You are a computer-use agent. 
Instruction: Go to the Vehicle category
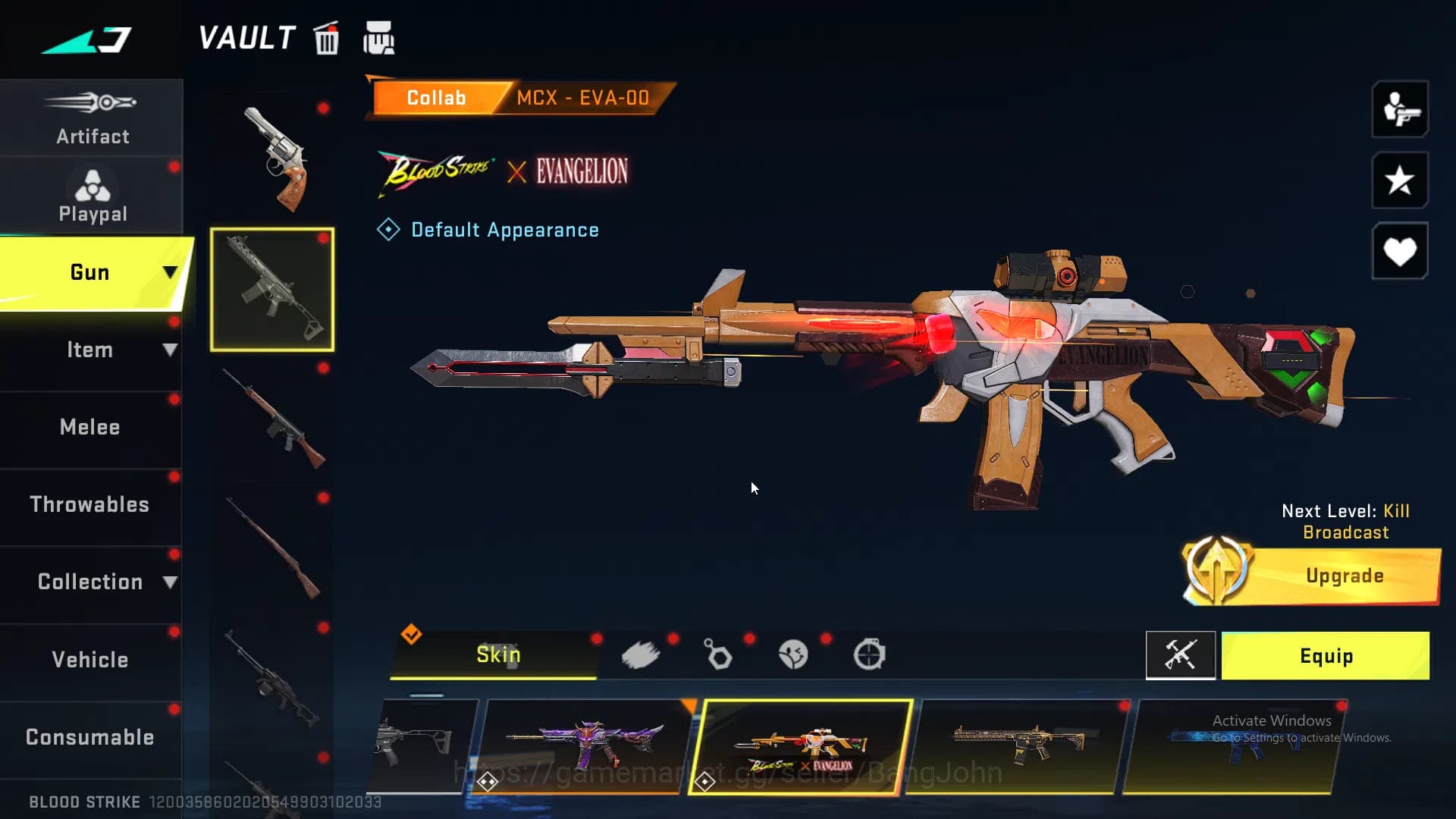pyautogui.click(x=90, y=660)
